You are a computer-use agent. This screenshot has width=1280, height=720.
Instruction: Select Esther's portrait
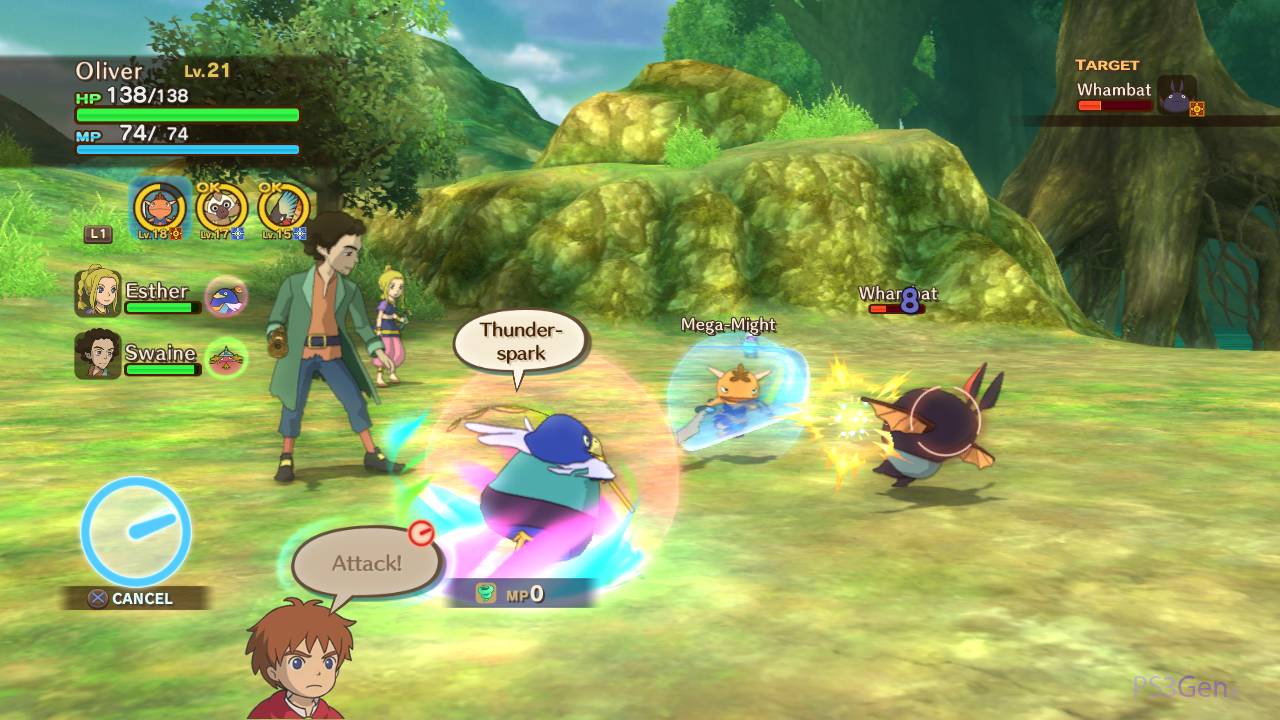click(97, 292)
